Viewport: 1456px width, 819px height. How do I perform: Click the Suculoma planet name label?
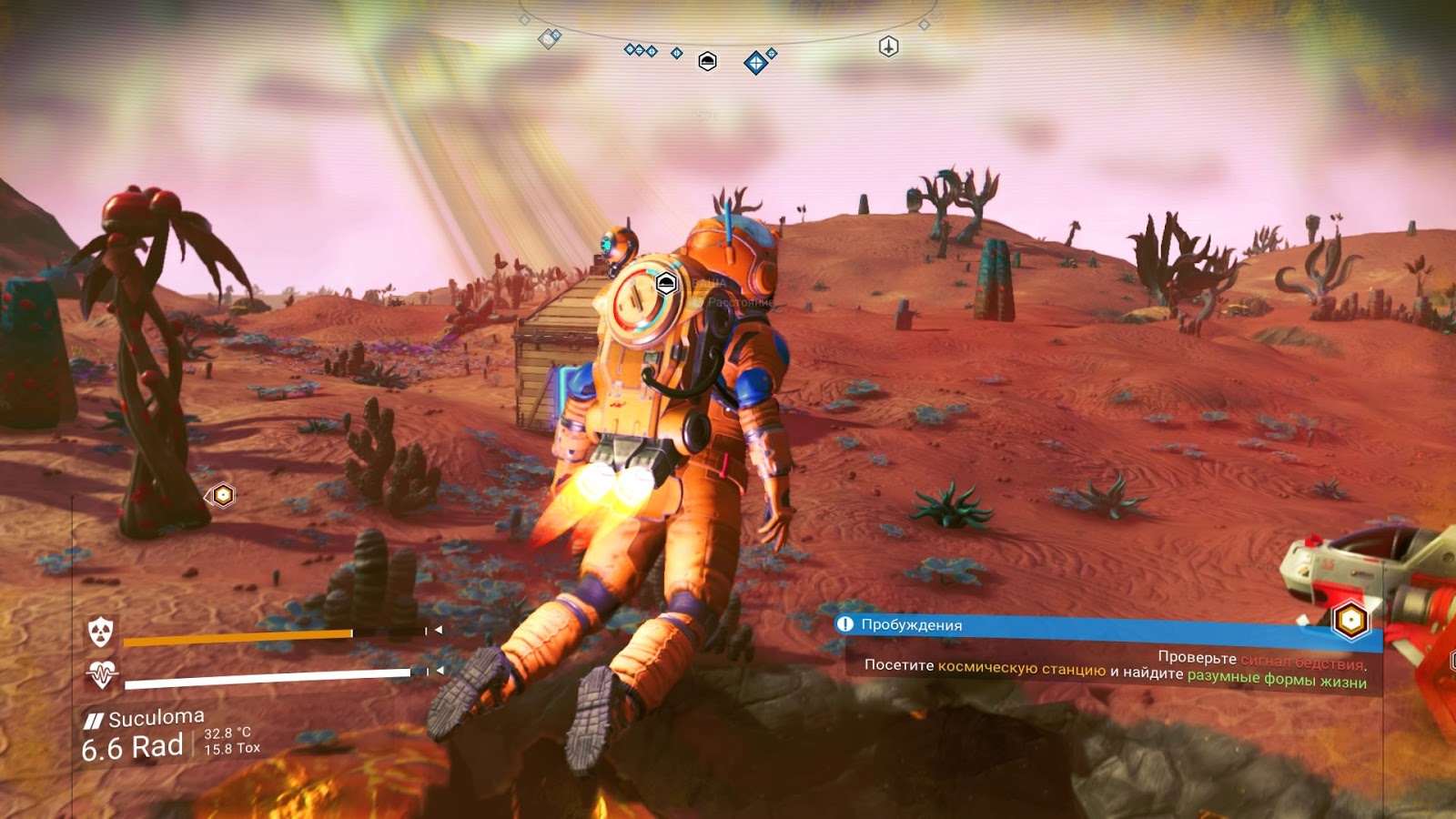tap(156, 718)
